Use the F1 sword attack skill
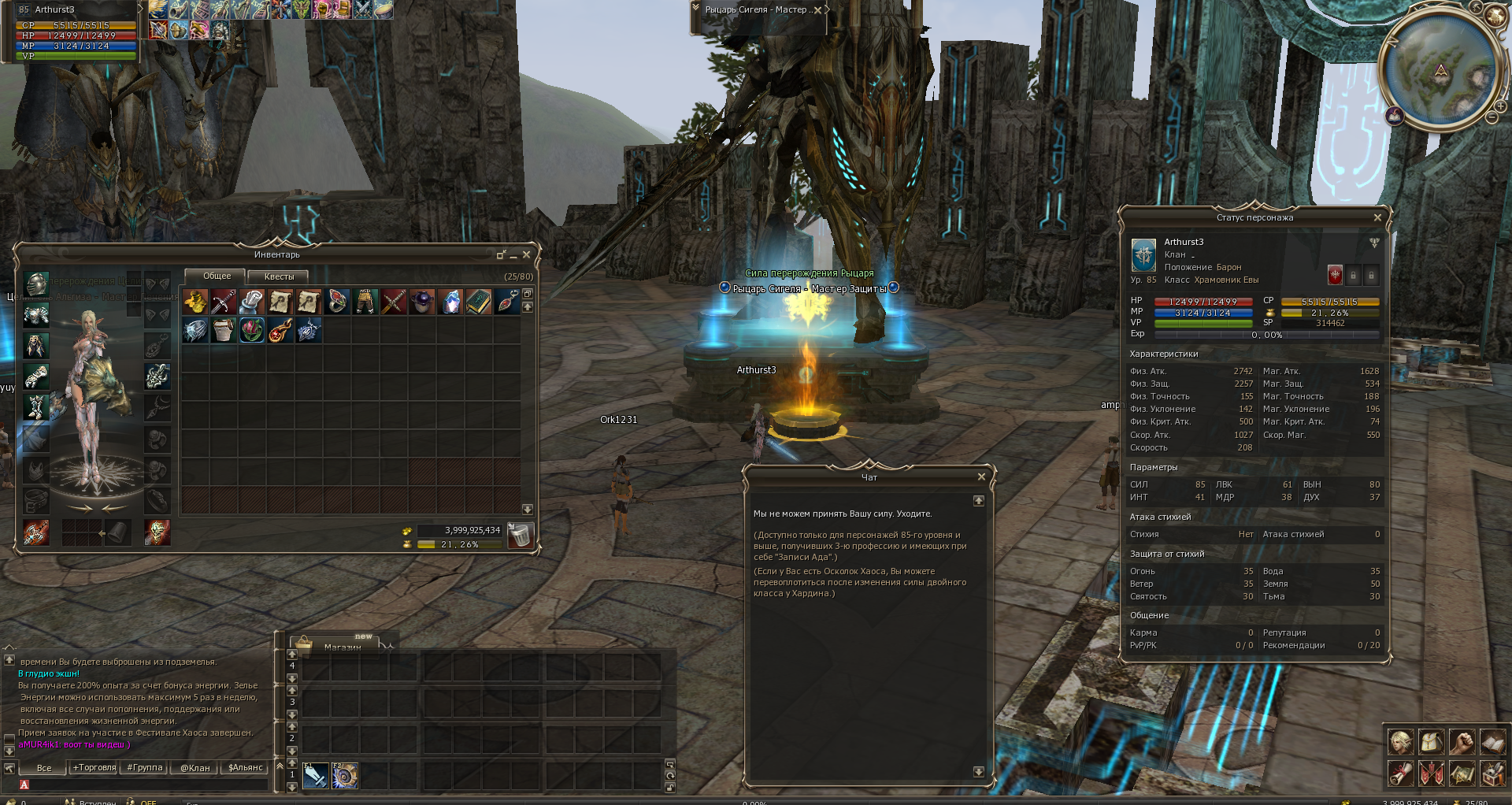 pyautogui.click(x=315, y=776)
